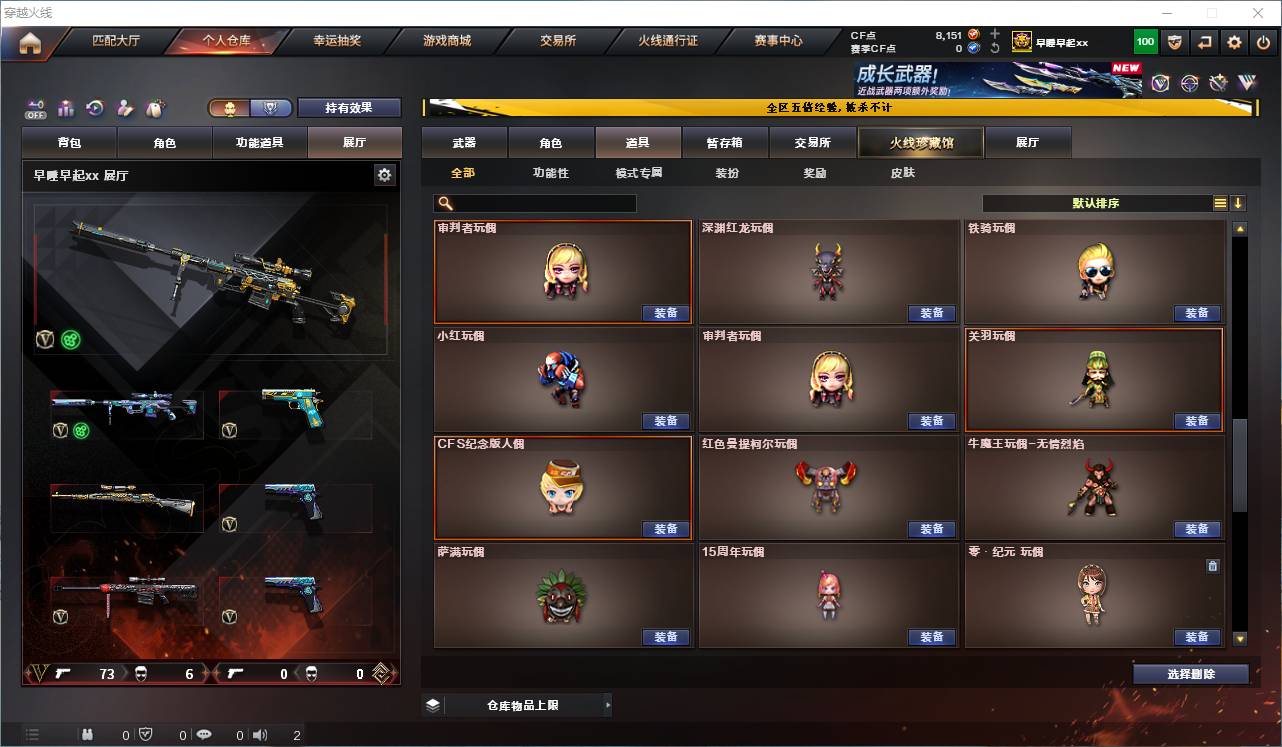Expand the 仓库物品上限 panel arrow
Screen dimensions: 1282x747
tap(607, 704)
